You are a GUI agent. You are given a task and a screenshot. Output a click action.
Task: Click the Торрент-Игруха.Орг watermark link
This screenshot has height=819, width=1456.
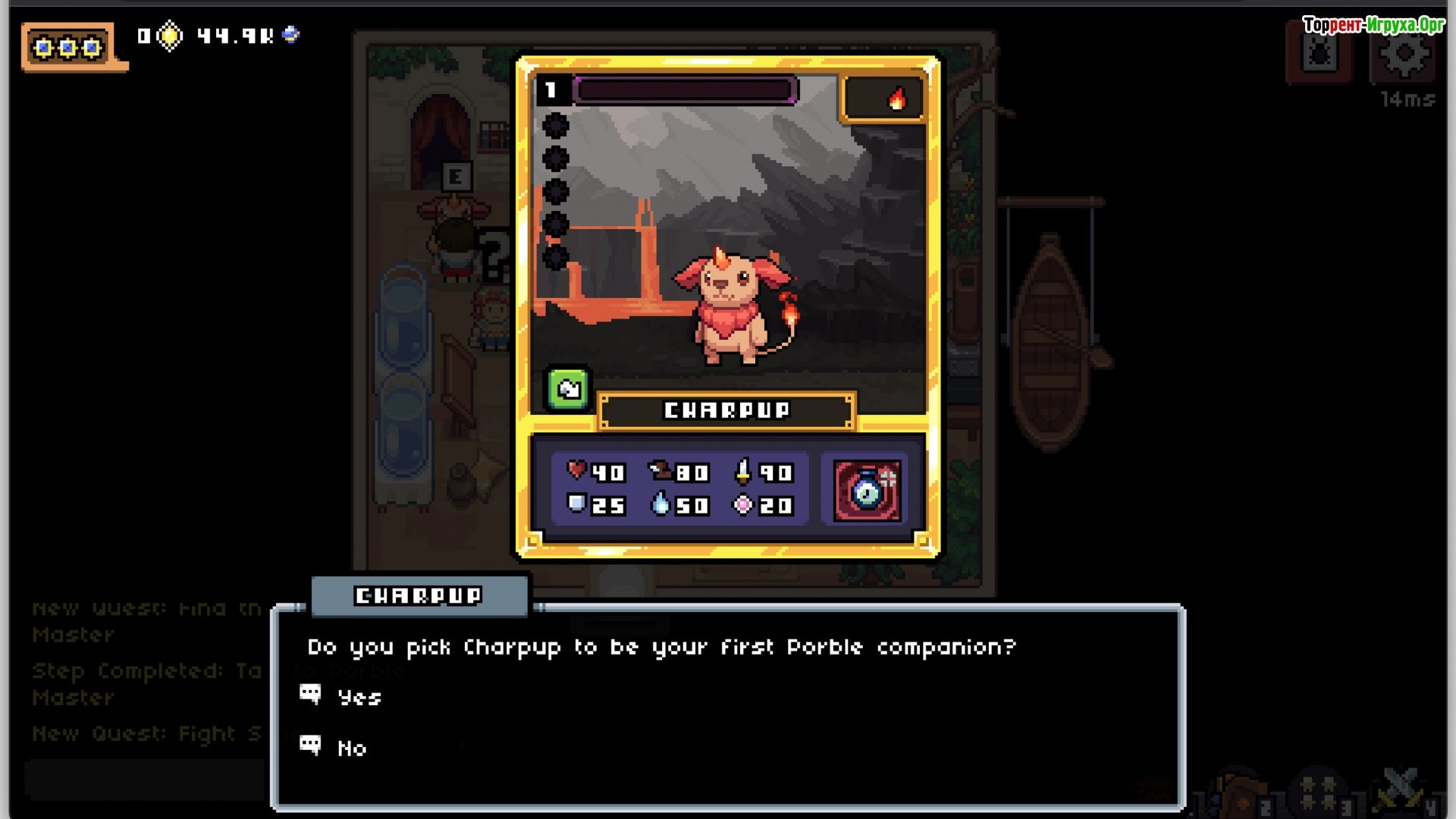pyautogui.click(x=1373, y=25)
